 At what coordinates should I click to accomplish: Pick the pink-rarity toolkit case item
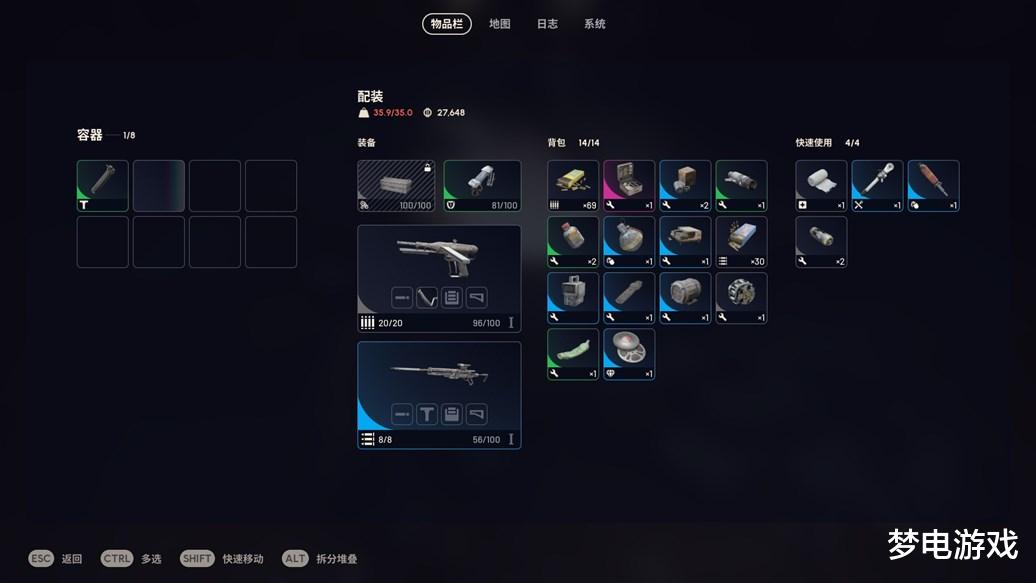629,186
